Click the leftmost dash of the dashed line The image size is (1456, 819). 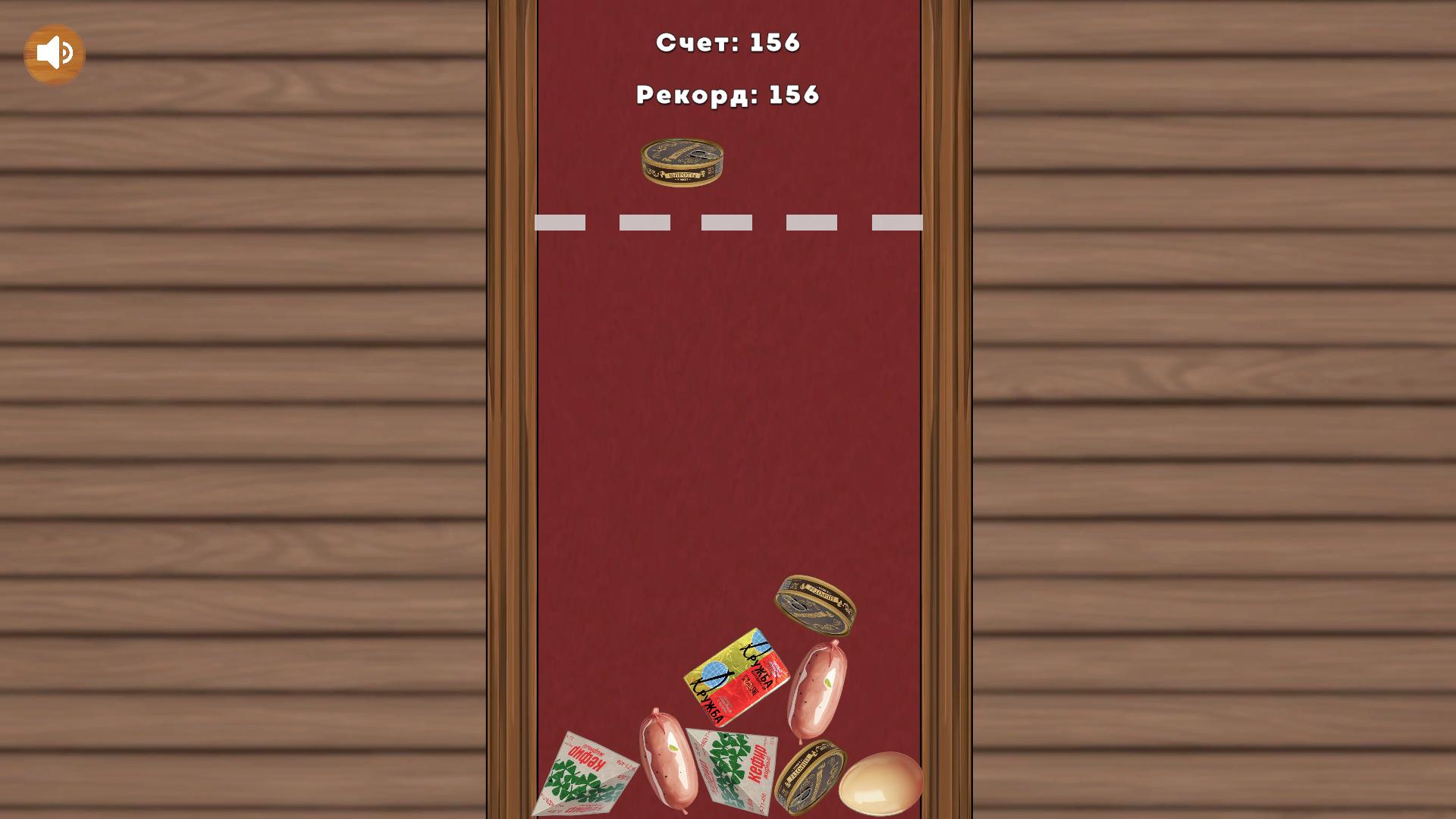tap(561, 221)
